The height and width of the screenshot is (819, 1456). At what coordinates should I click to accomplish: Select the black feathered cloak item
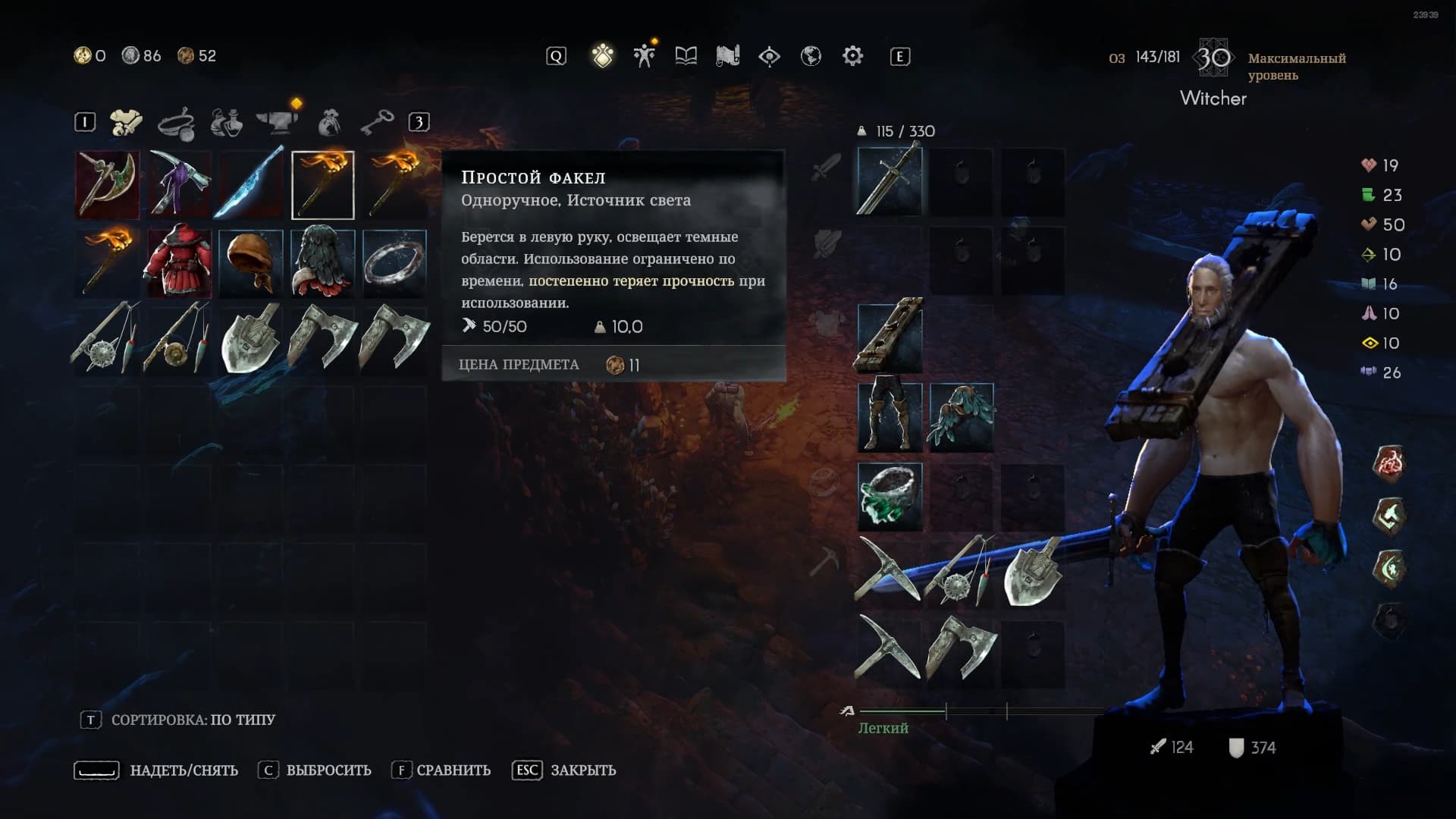322,262
